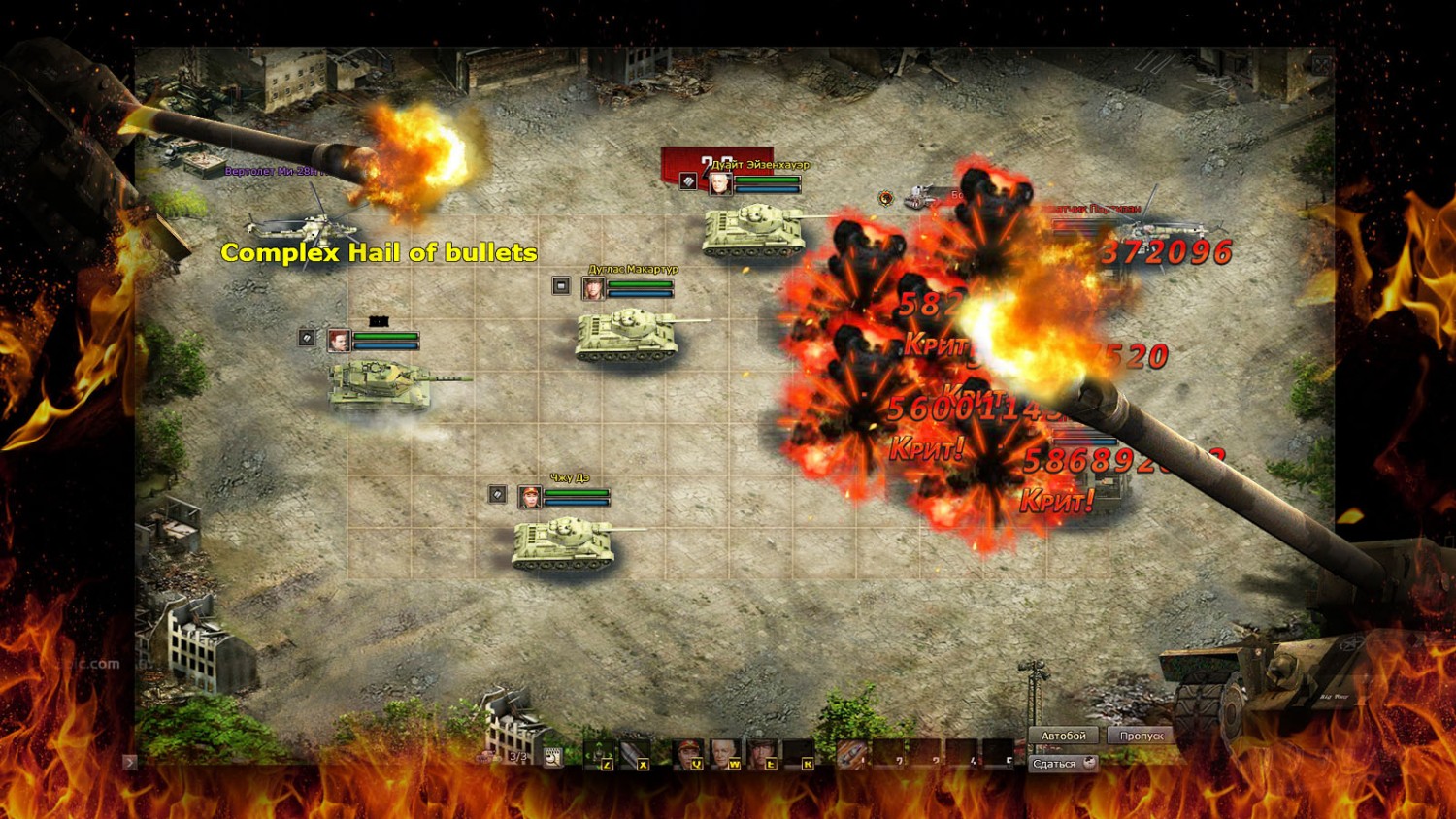Skip the turn with Пропуск
The height and width of the screenshot is (819, 1456).
click(x=1141, y=736)
